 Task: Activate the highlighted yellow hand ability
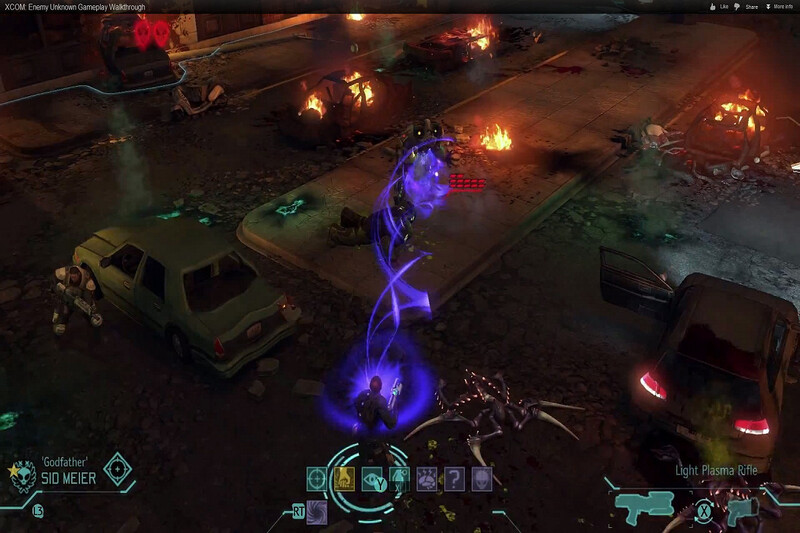(344, 479)
